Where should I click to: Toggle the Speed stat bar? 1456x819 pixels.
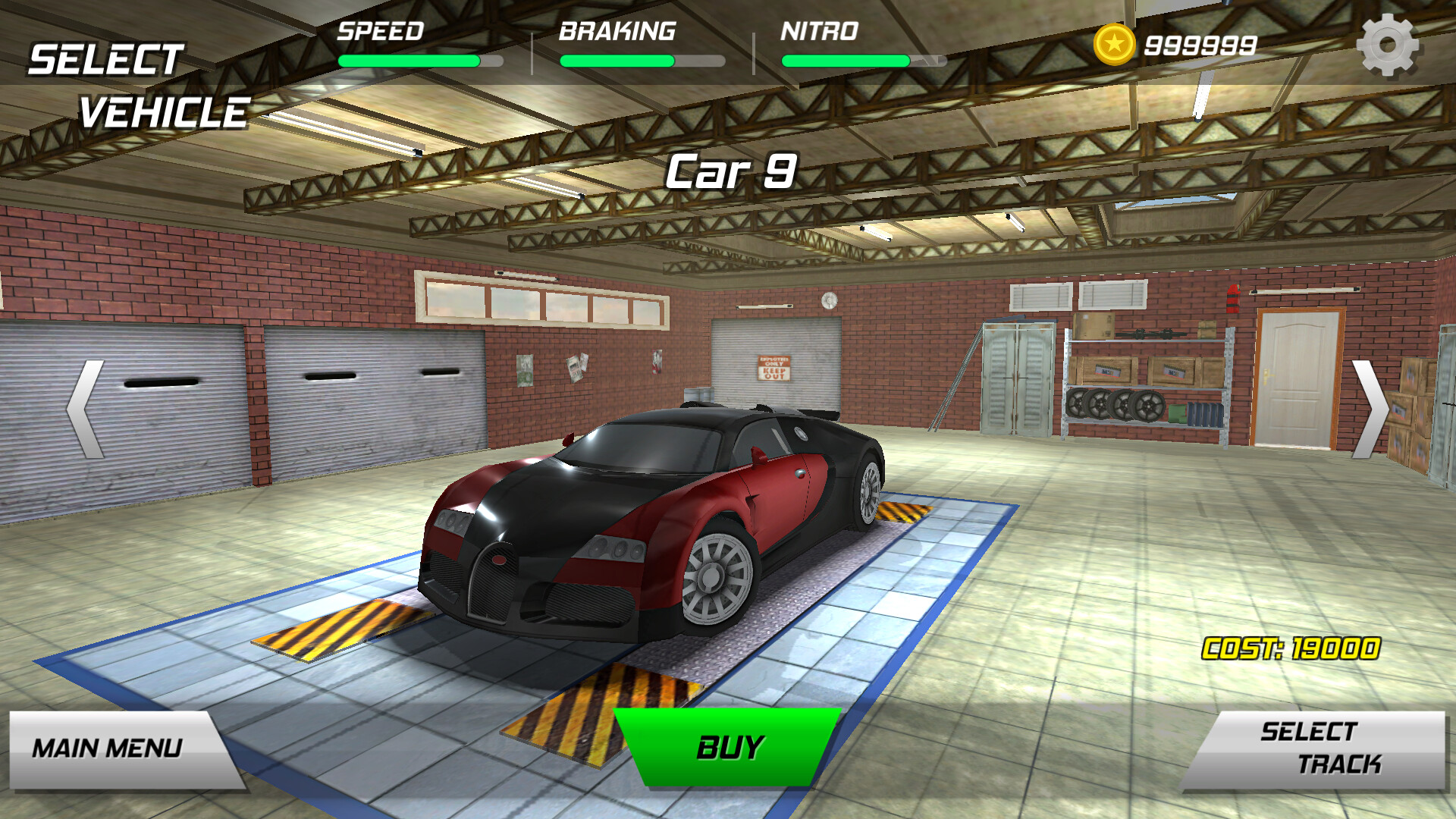(x=421, y=59)
